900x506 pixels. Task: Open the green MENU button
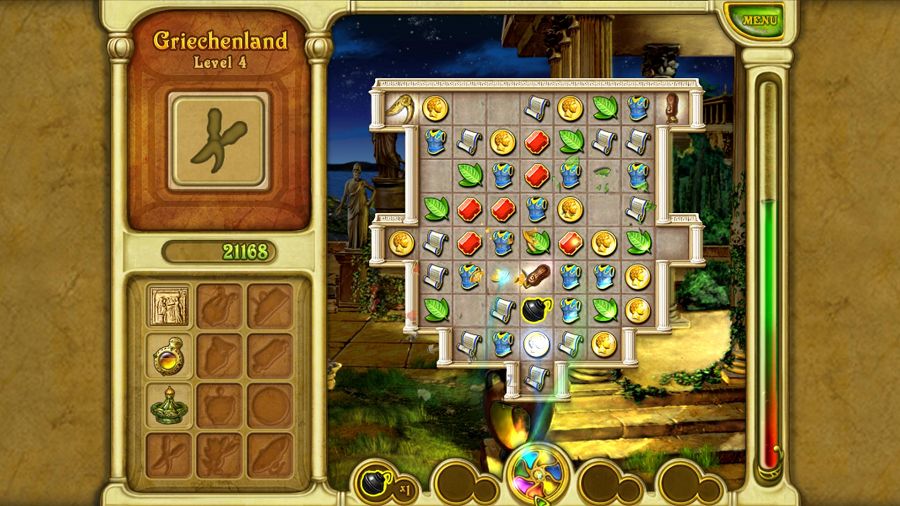(x=760, y=19)
